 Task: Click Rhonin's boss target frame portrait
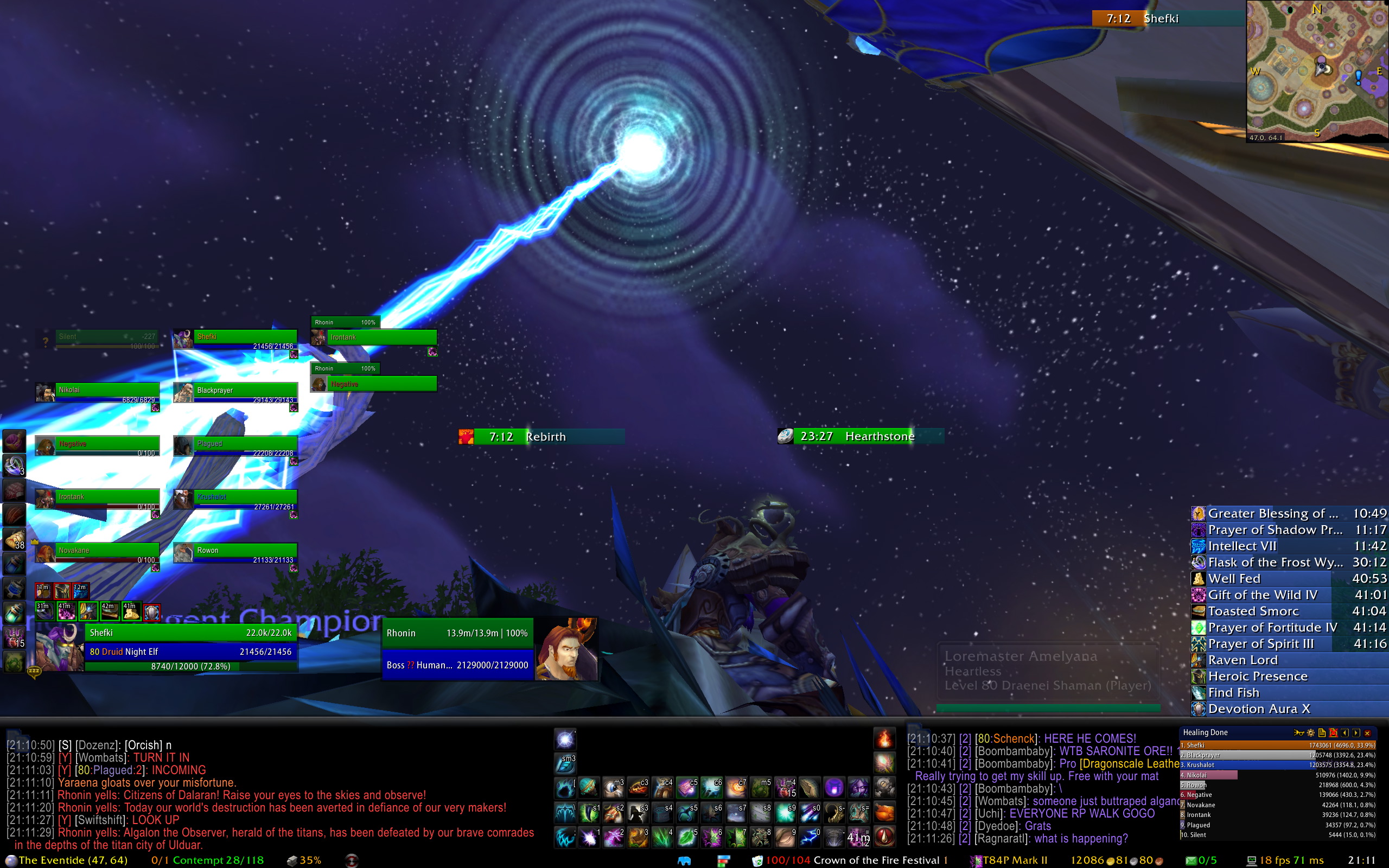[566, 649]
